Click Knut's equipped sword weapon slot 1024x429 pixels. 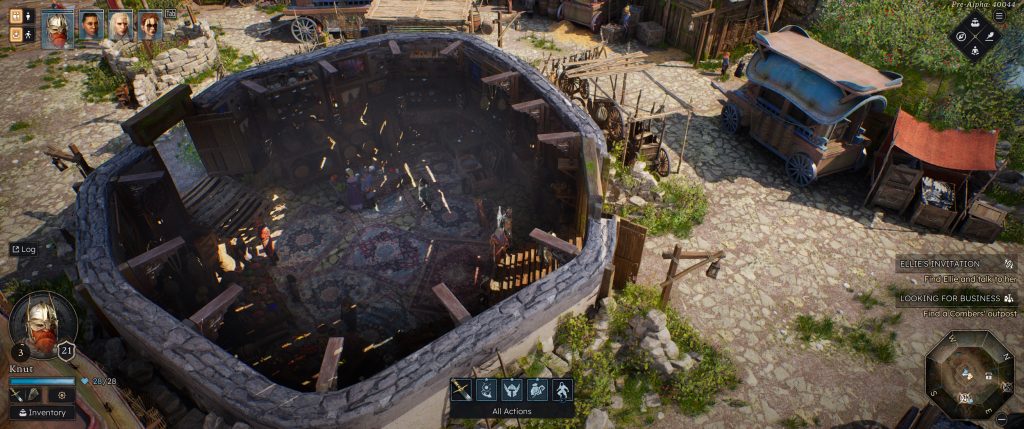point(18,395)
